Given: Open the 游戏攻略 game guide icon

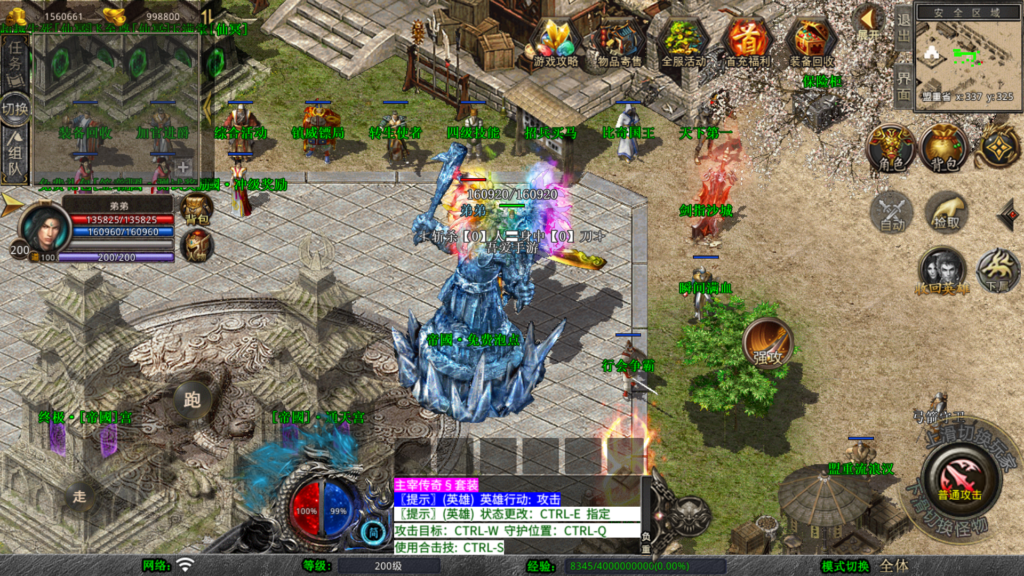Looking at the screenshot, I should [555, 42].
